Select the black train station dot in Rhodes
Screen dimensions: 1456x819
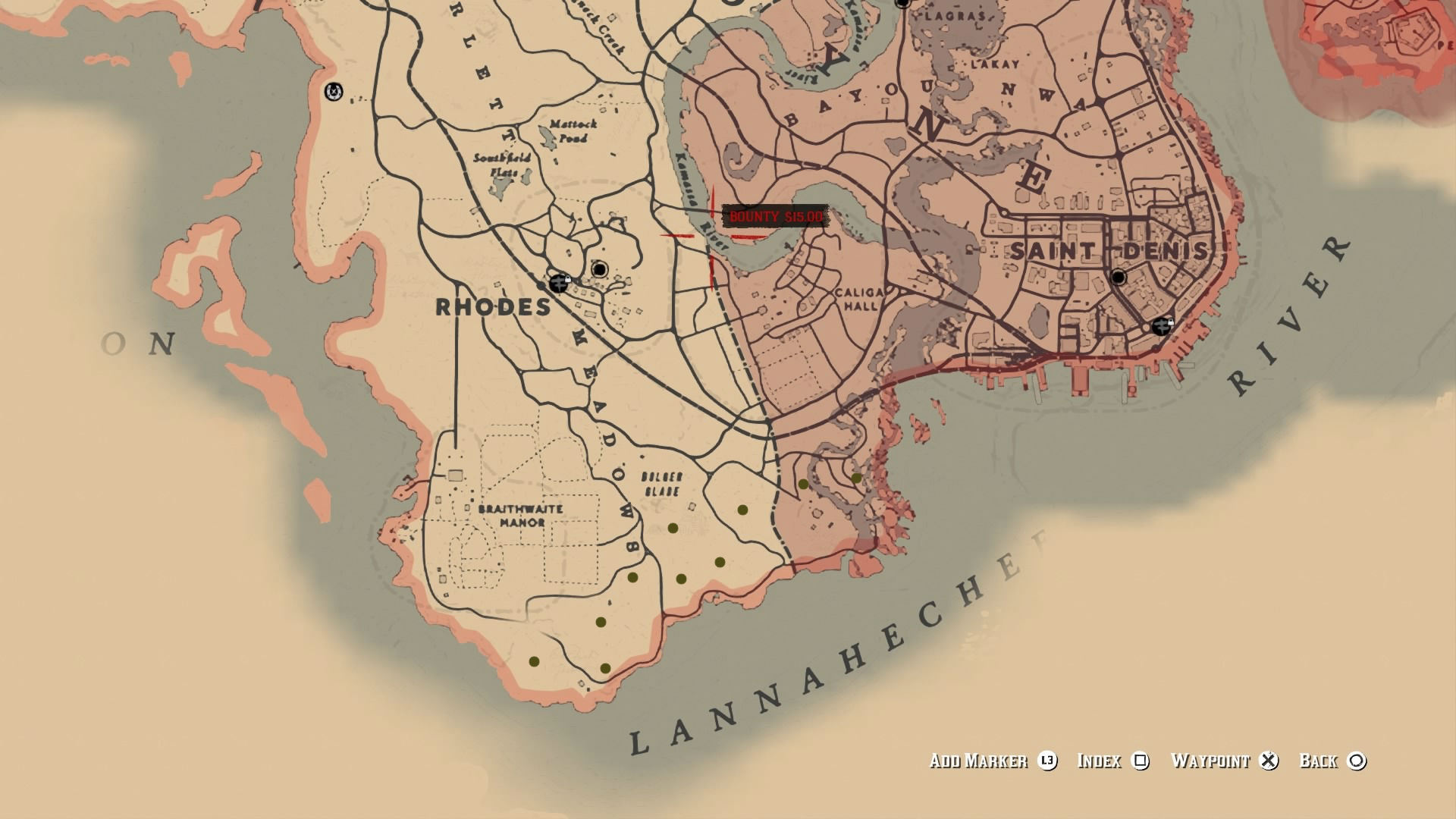(x=599, y=268)
